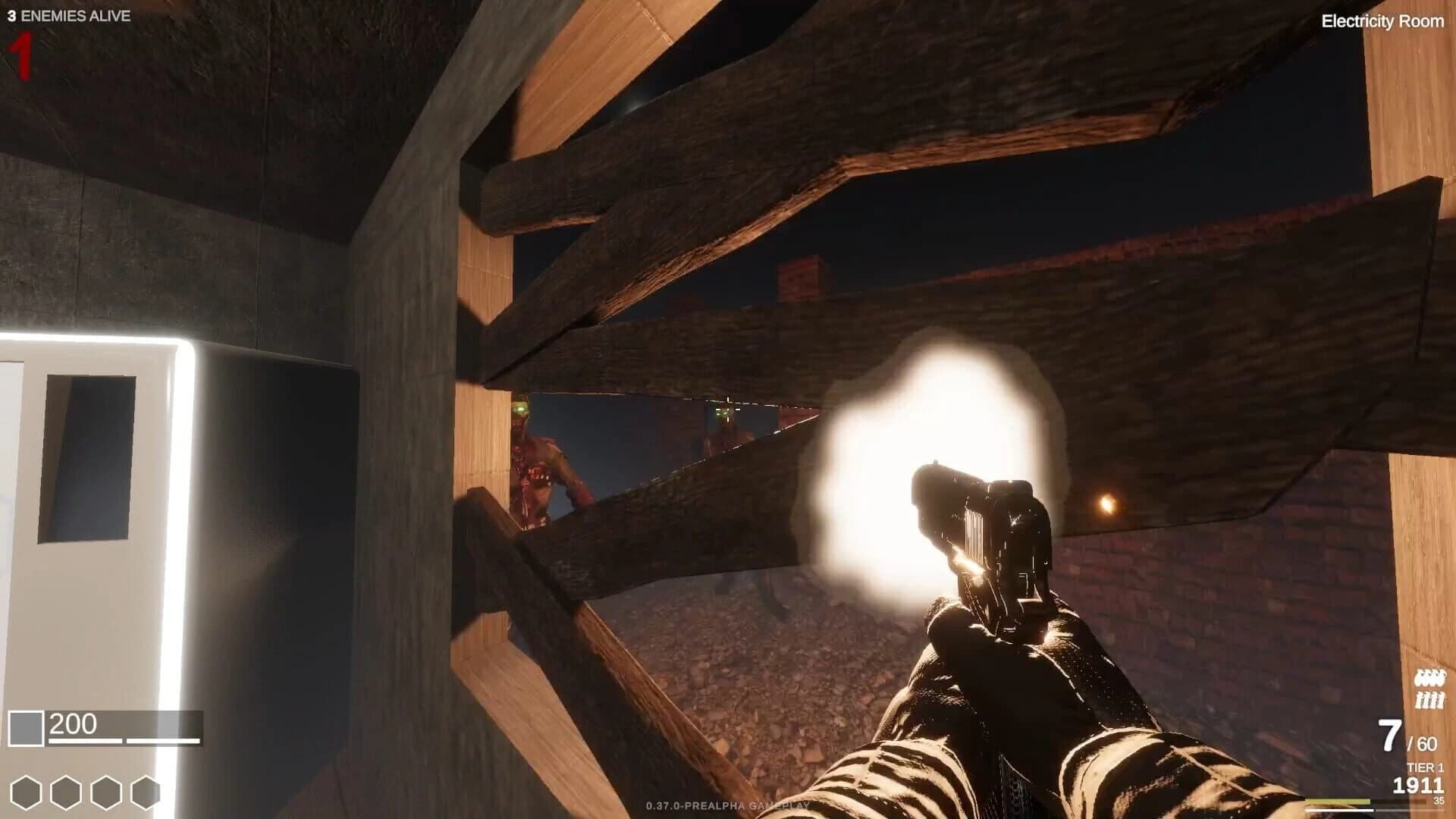
Task: Click the reserve ammo count of 35
Action: (1438, 801)
